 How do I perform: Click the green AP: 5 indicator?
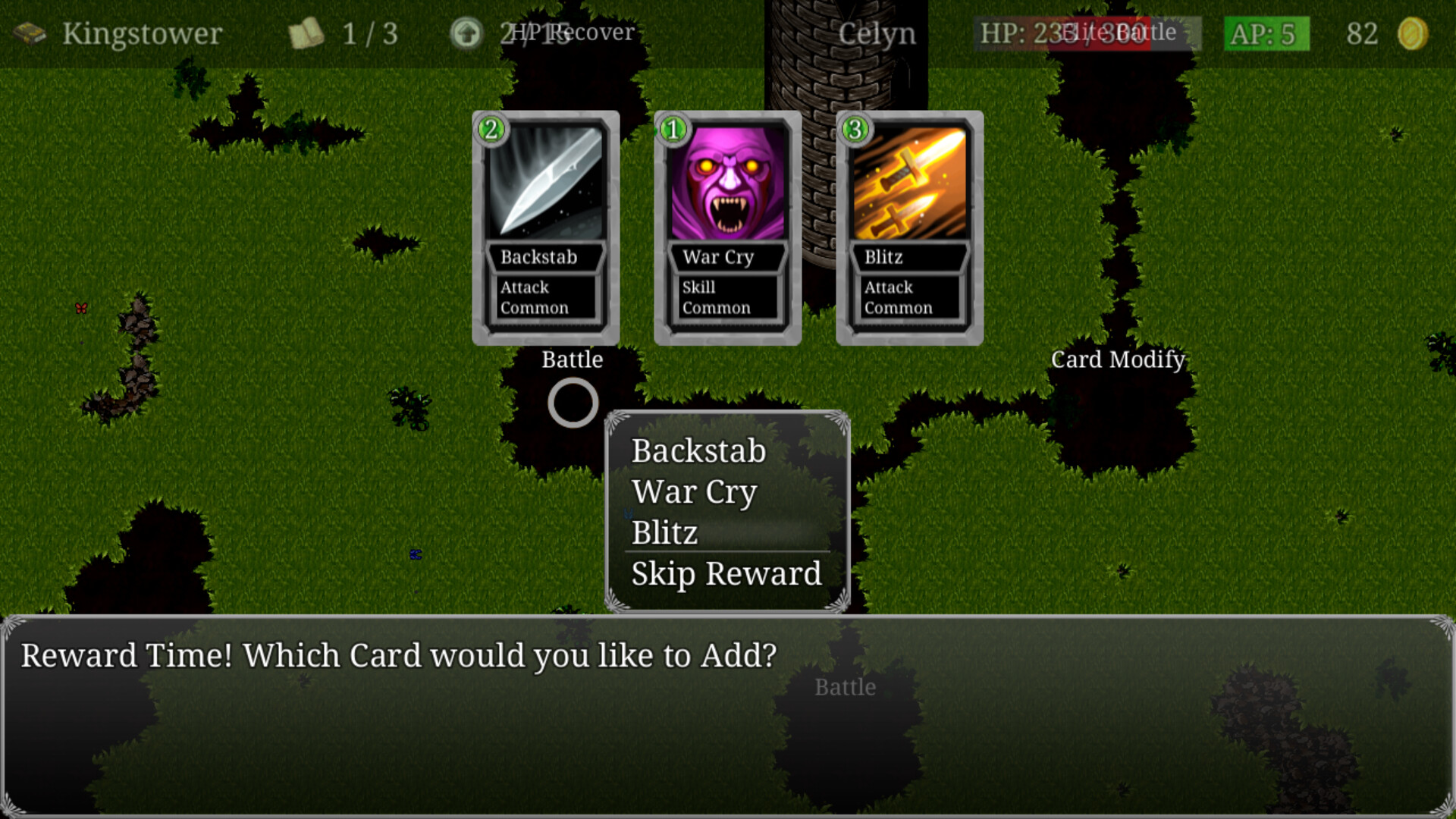pyautogui.click(x=1265, y=33)
